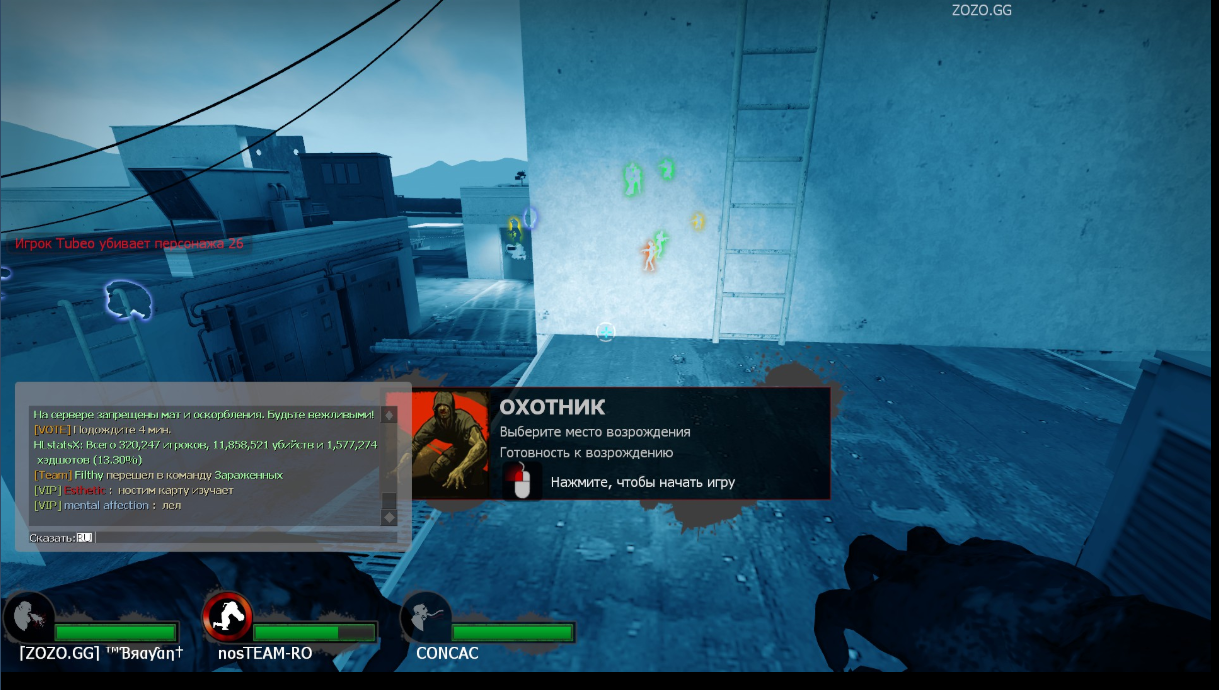Select the CONCAC survivor portrait

[x=425, y=617]
